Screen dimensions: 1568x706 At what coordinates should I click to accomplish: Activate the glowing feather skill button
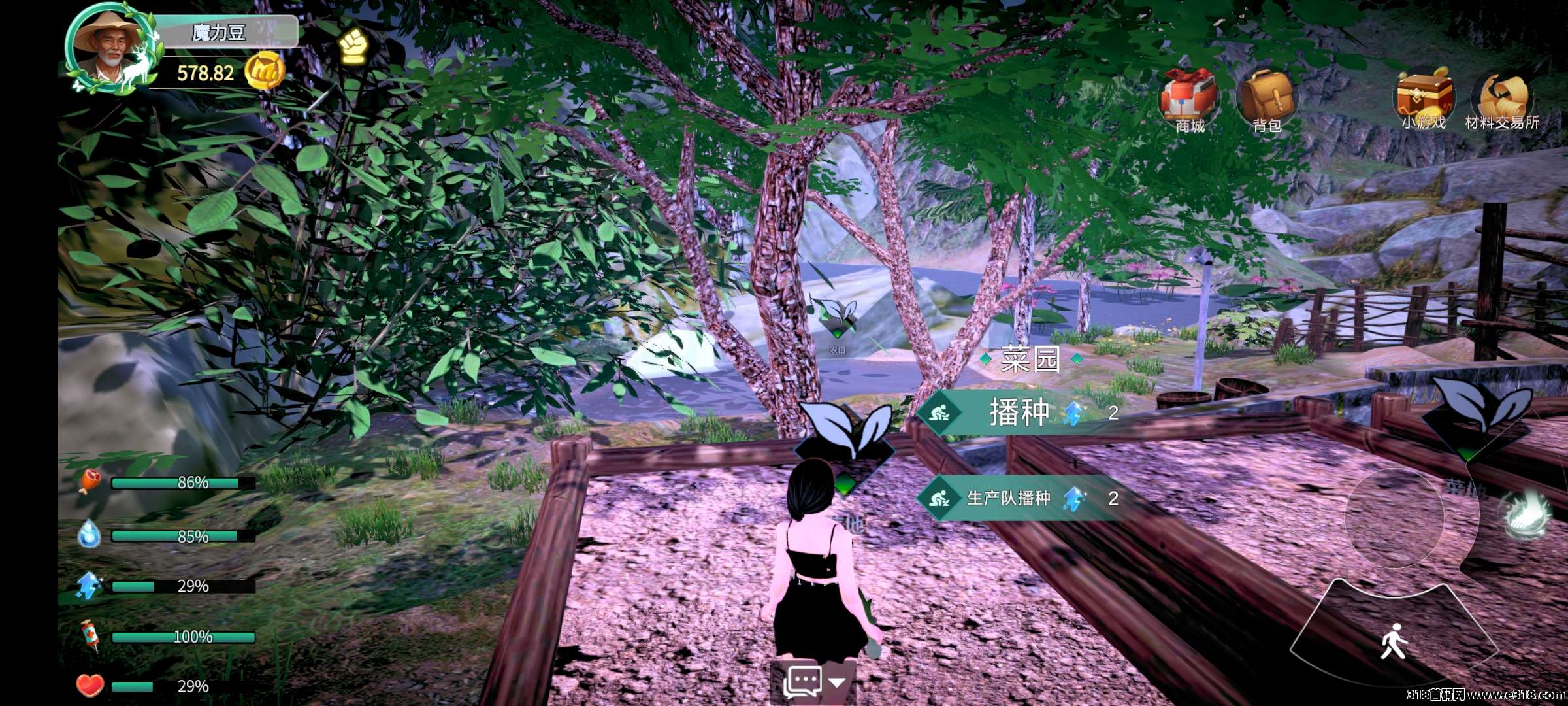[1525, 514]
